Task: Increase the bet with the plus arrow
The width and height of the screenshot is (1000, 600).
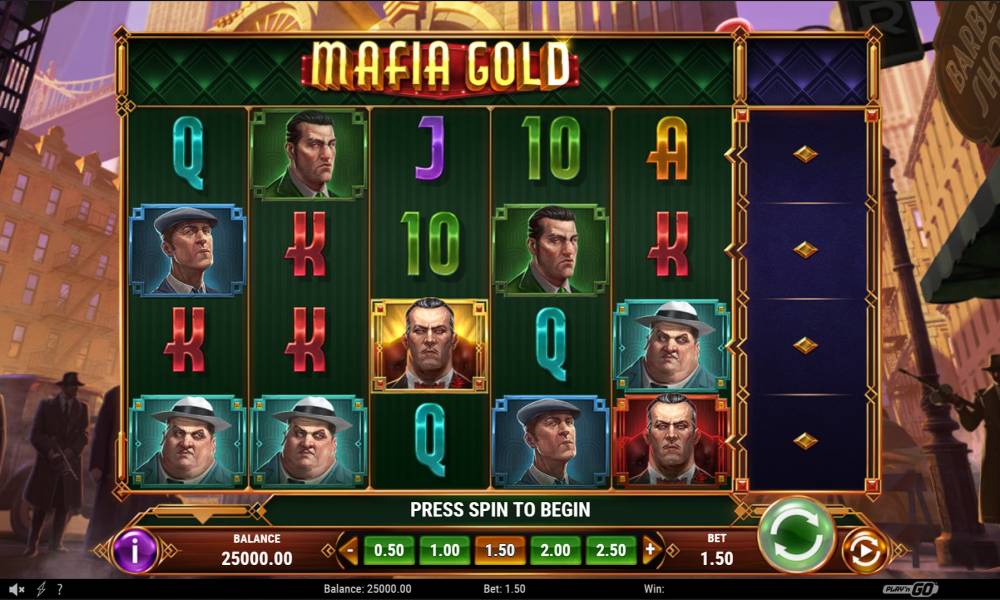Action: click(650, 549)
